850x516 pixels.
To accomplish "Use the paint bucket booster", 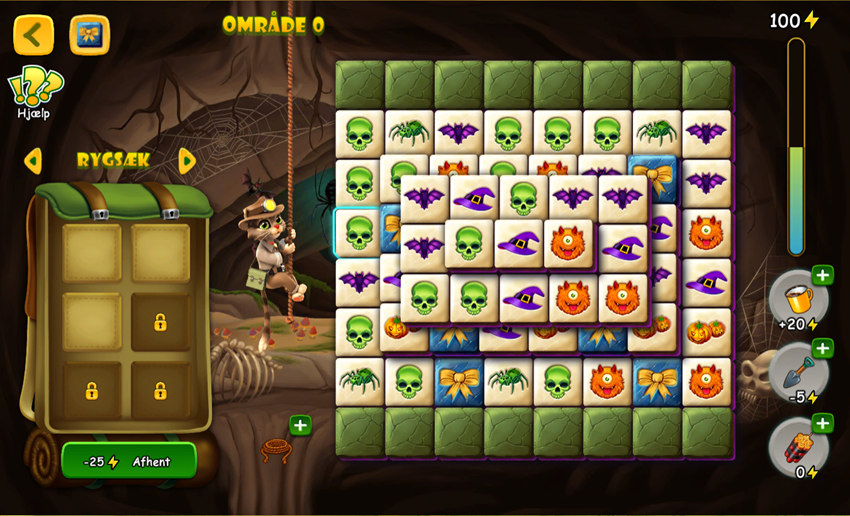I will (x=797, y=299).
